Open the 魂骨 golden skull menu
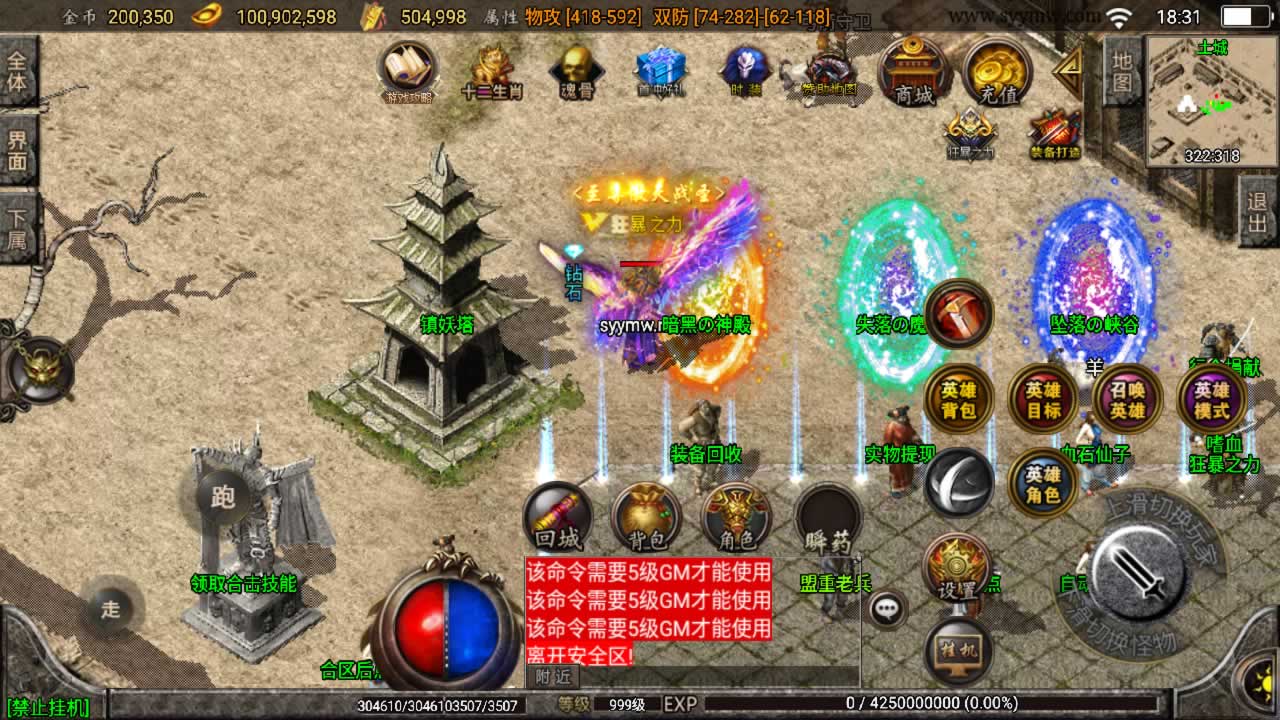 tap(576, 72)
